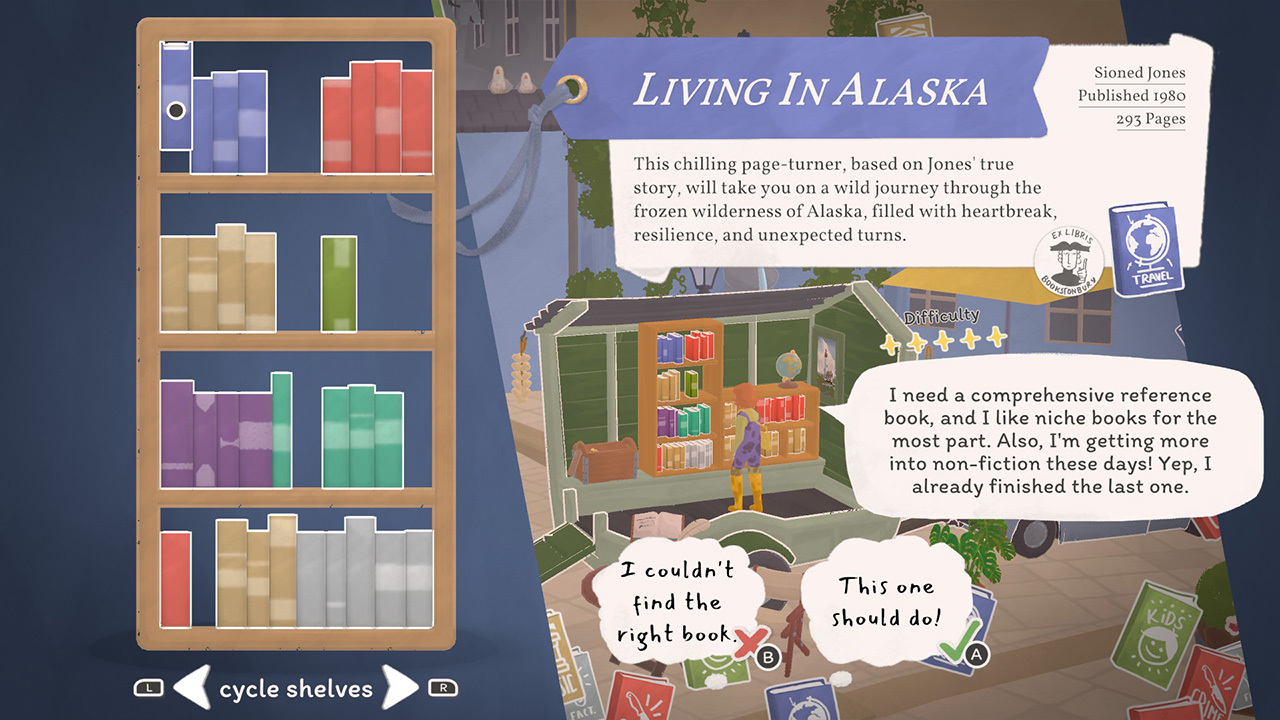Screen dimensions: 1280x720
Task: Select the lone green book on the shelf
Action: pyautogui.click(x=339, y=283)
